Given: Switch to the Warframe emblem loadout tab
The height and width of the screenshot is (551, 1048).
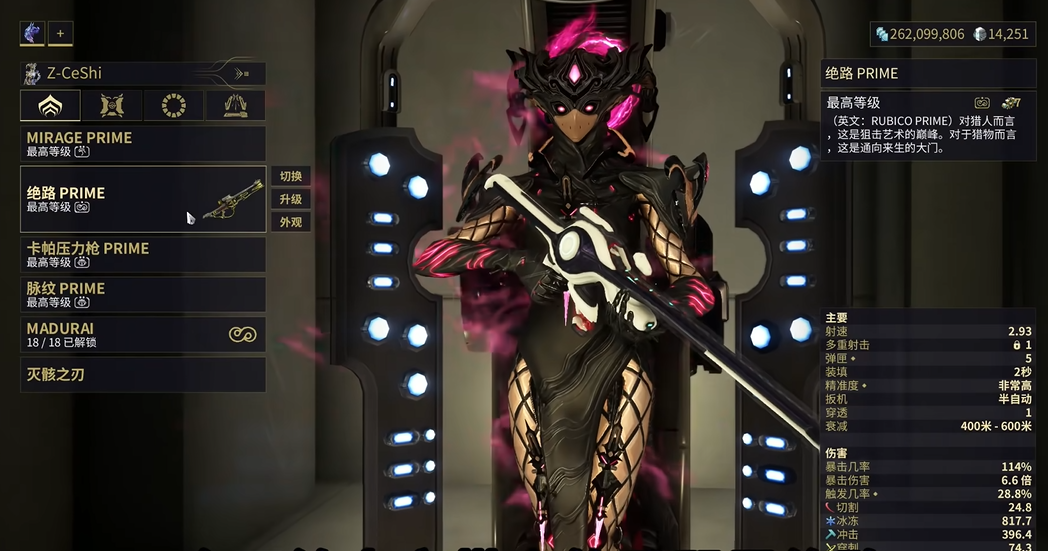Looking at the screenshot, I should pos(50,105).
